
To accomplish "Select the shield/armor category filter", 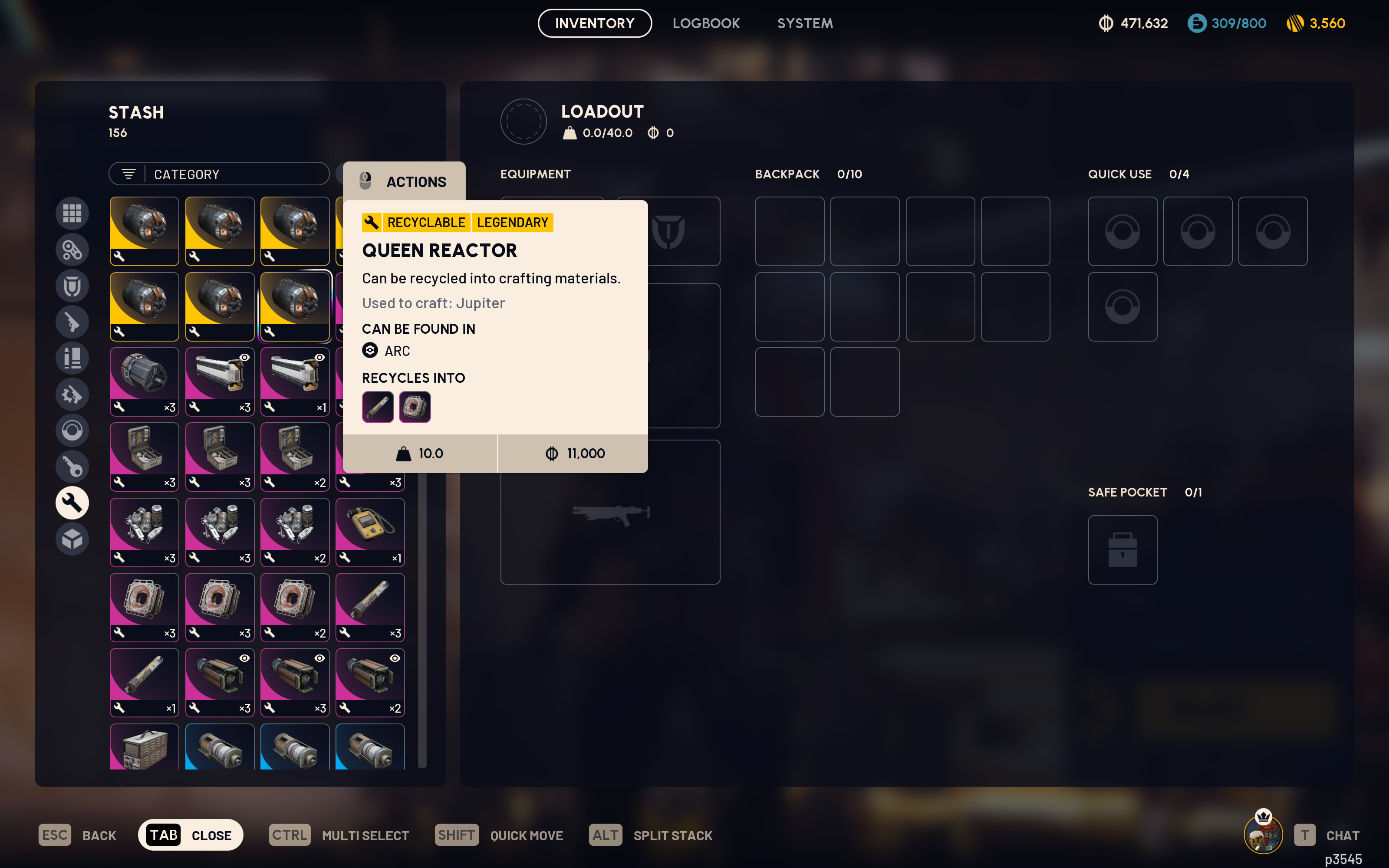I will (x=72, y=285).
